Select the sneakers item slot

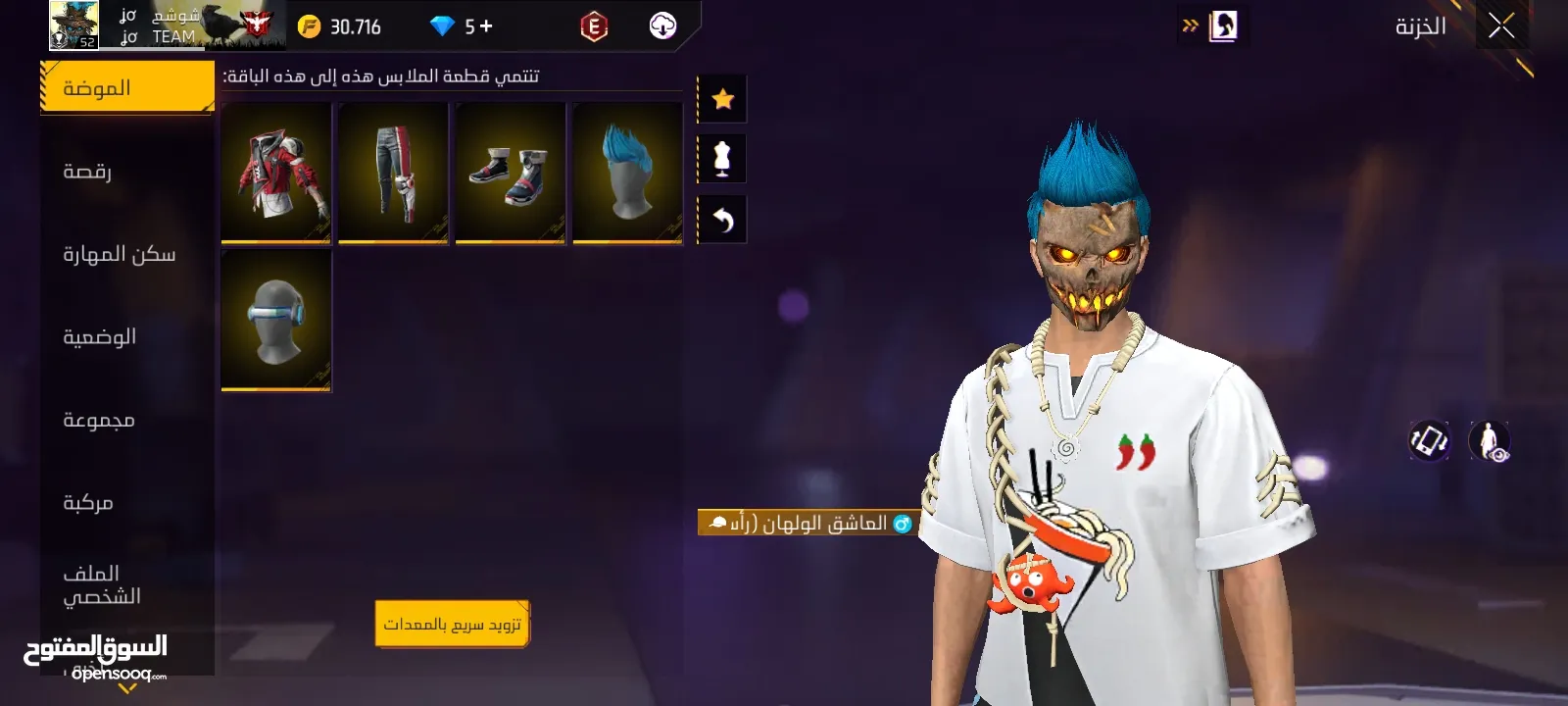511,172
